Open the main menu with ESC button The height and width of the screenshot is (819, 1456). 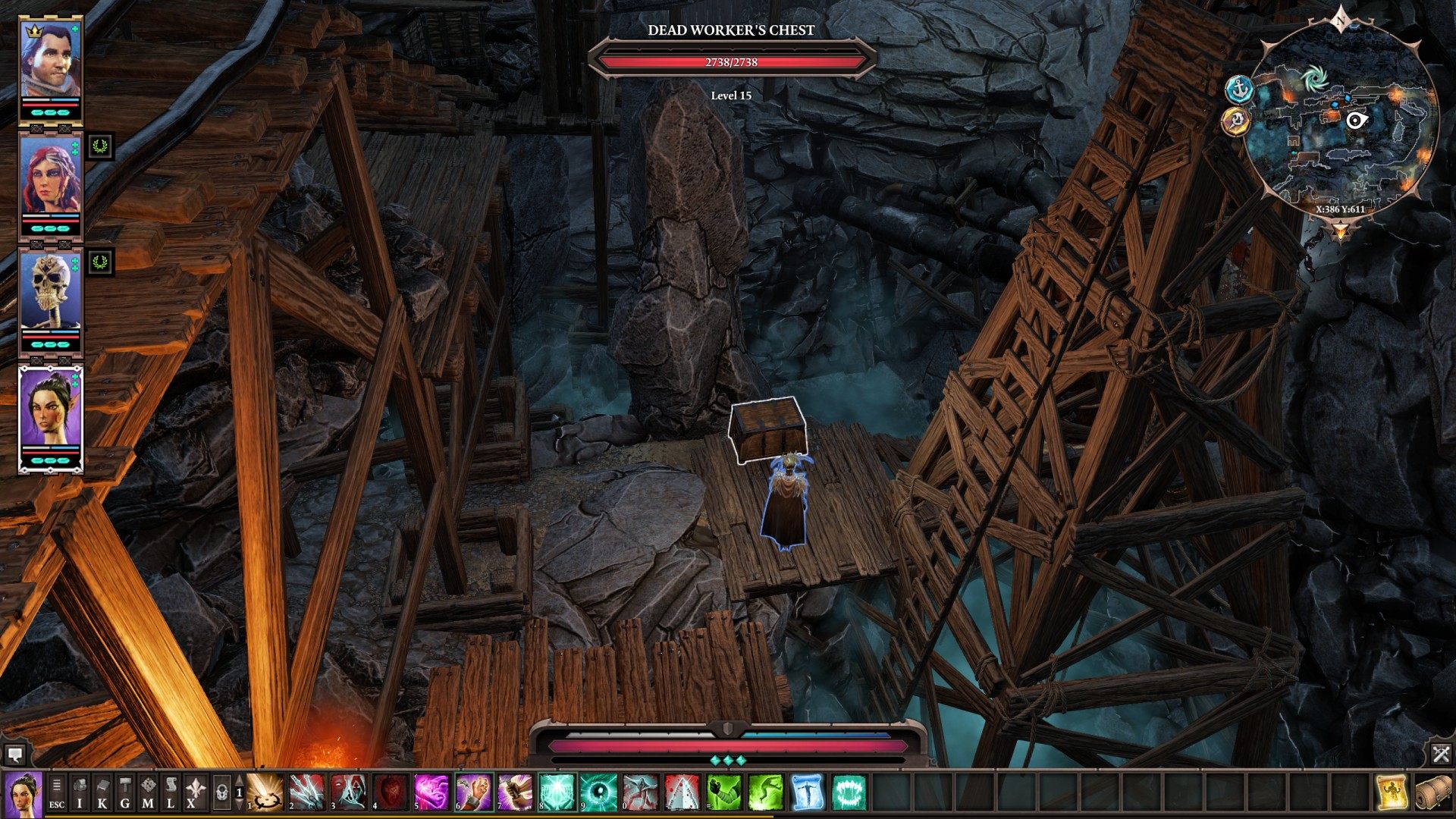tap(57, 792)
